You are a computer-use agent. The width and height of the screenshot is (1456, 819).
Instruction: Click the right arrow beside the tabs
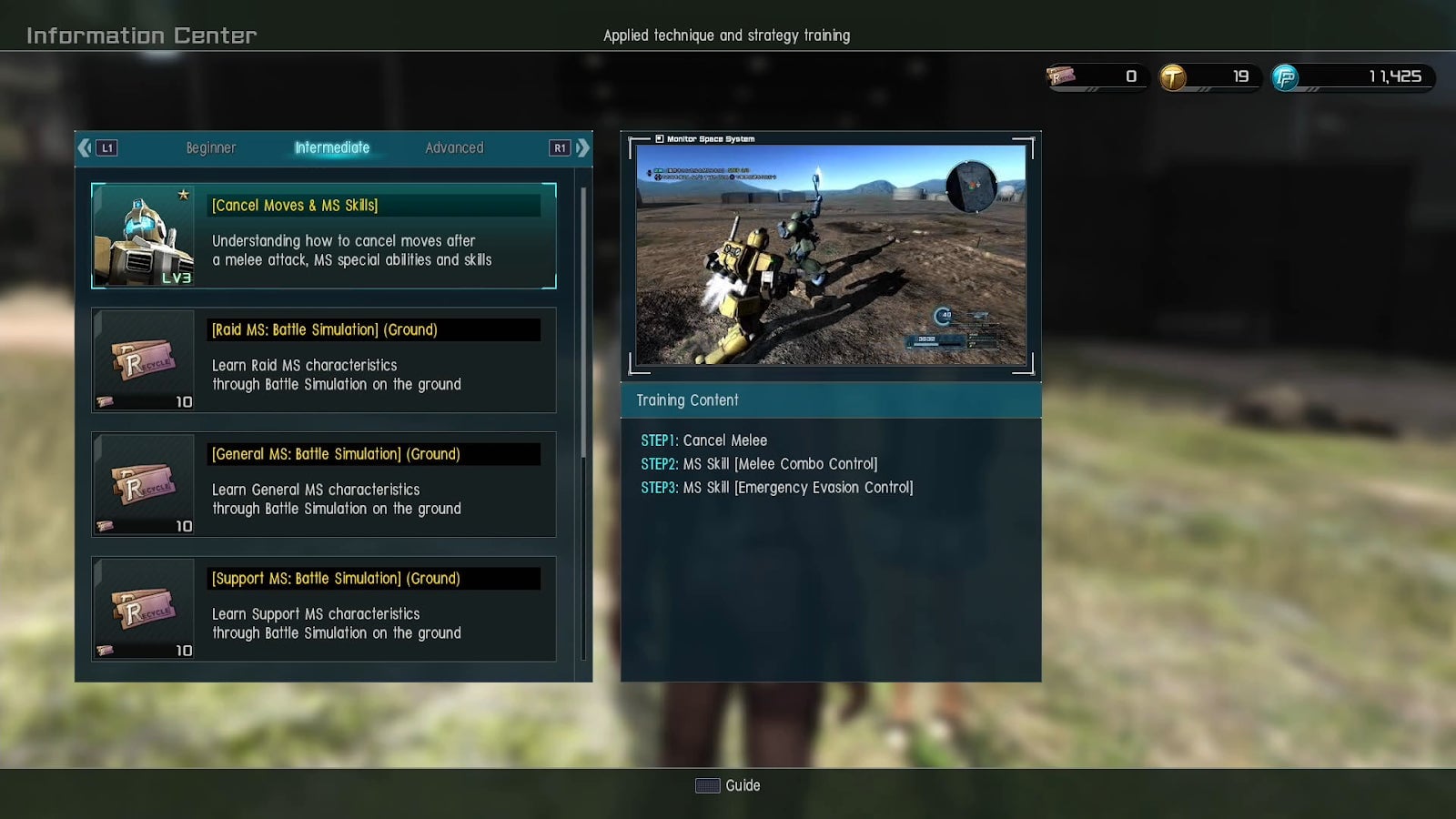pos(582,147)
